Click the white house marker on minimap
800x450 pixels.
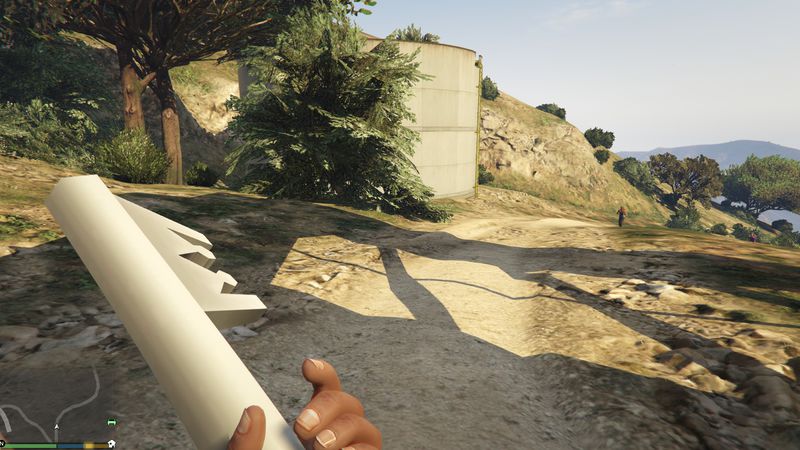(111, 443)
